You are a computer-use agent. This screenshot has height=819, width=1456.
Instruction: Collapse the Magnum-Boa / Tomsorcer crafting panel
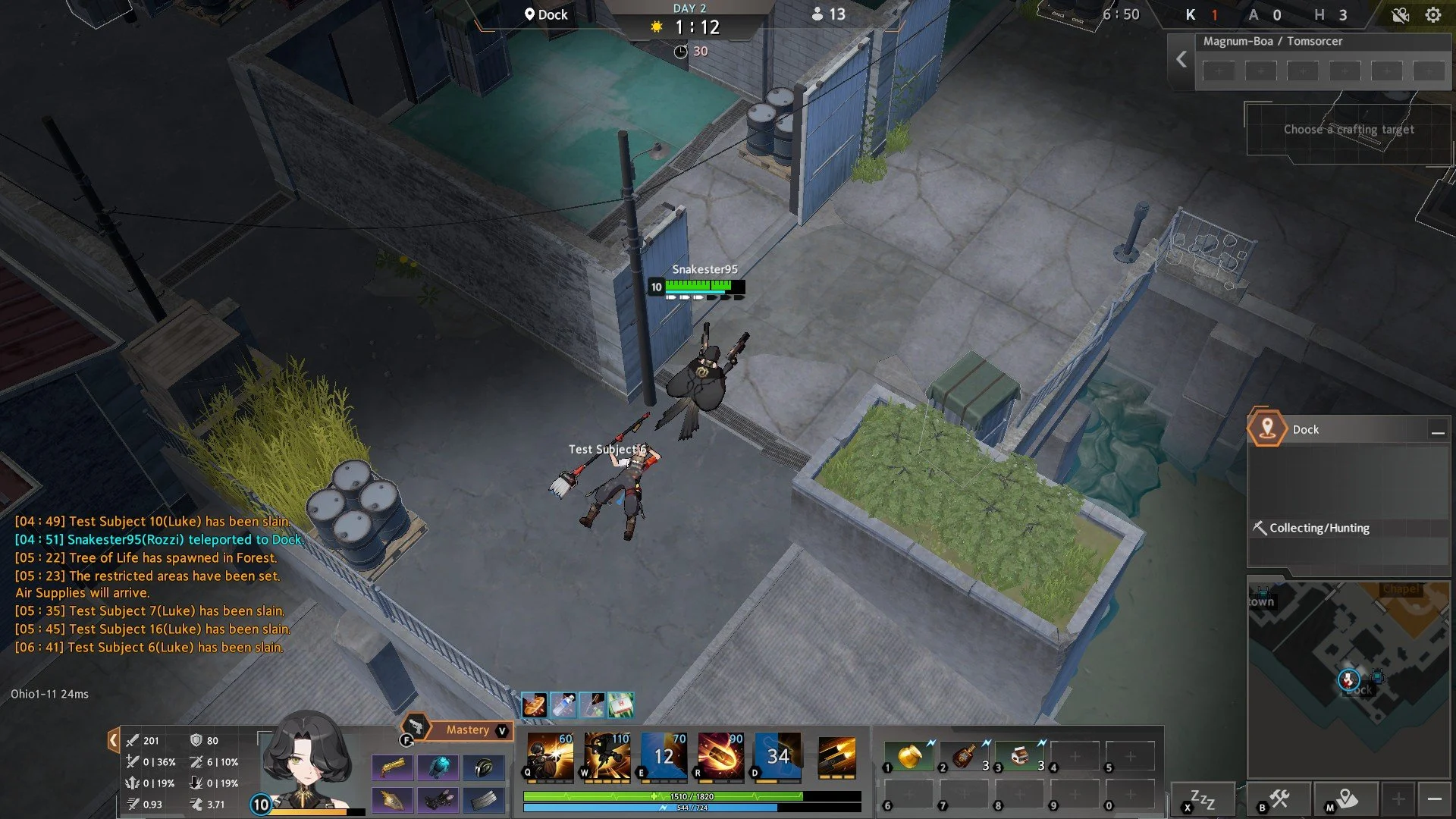pos(1181,60)
